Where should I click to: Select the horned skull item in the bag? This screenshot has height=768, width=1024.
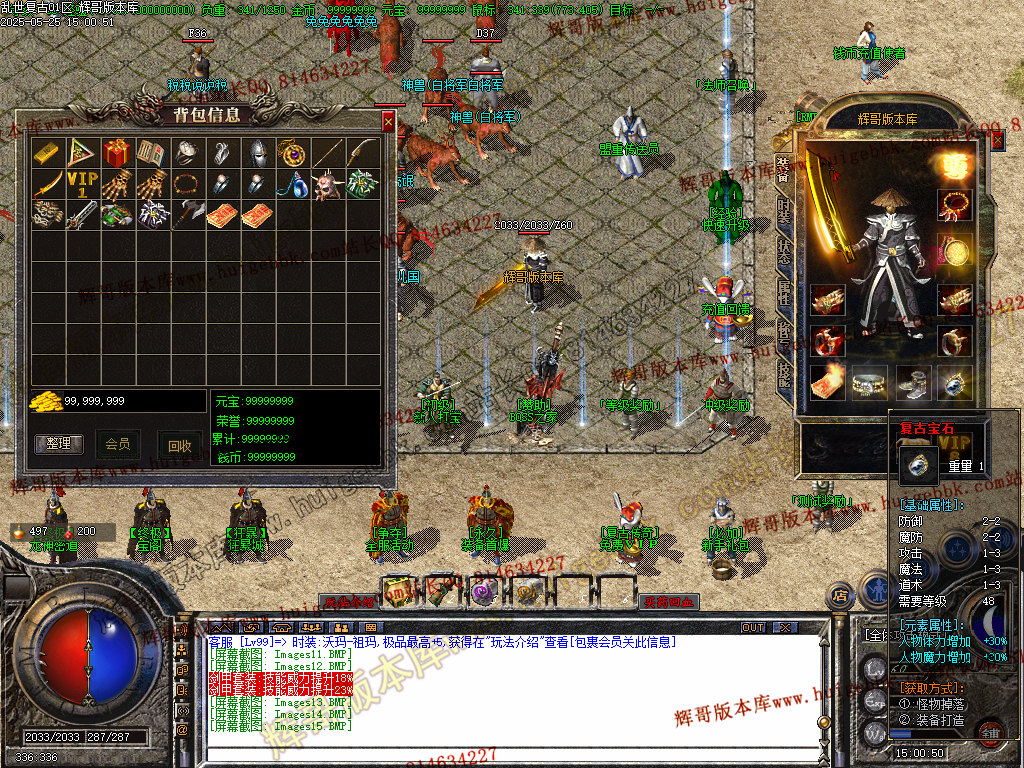(x=327, y=184)
